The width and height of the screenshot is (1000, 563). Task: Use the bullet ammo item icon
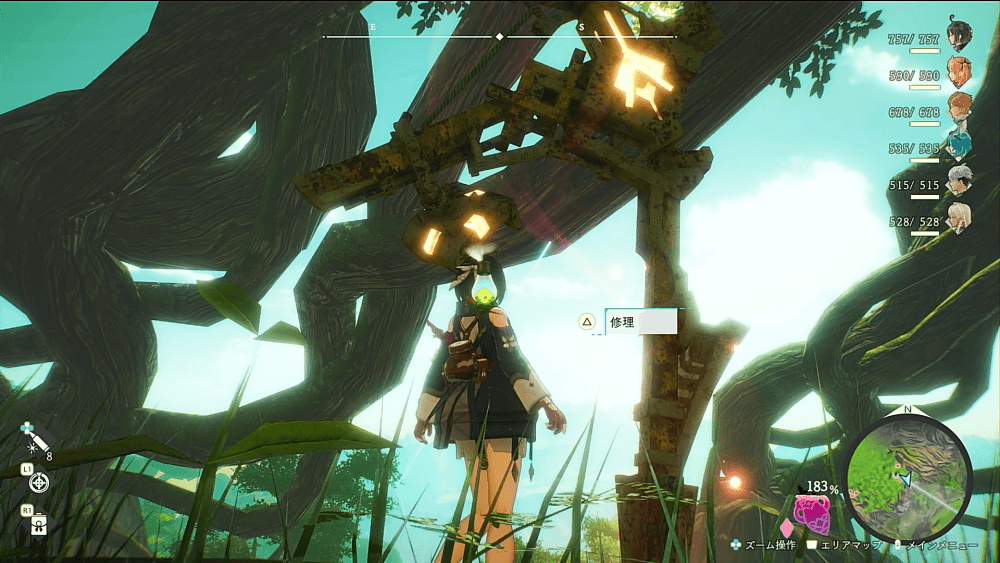point(37,441)
